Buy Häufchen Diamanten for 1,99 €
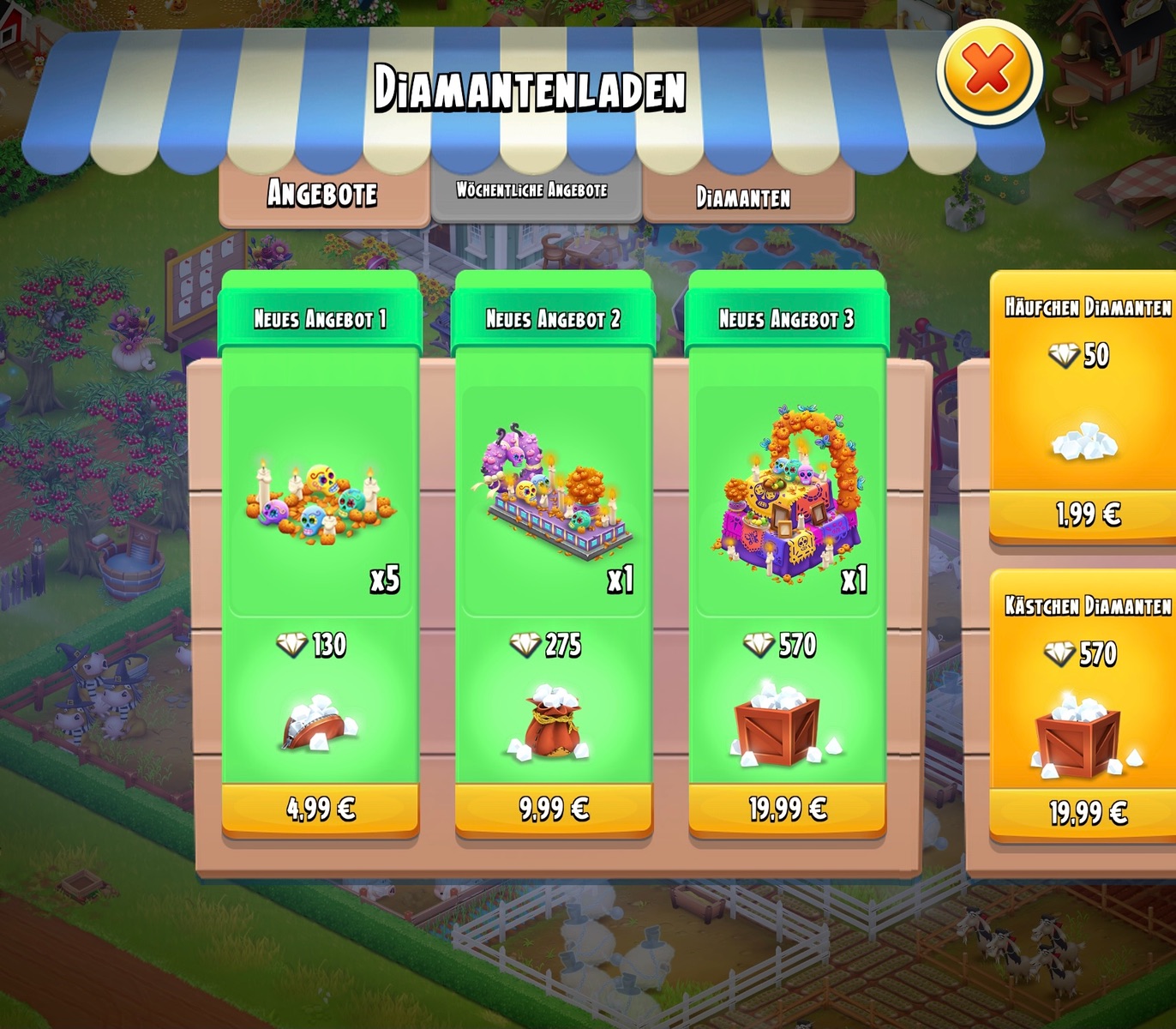1176x1029 pixels. 1087,514
